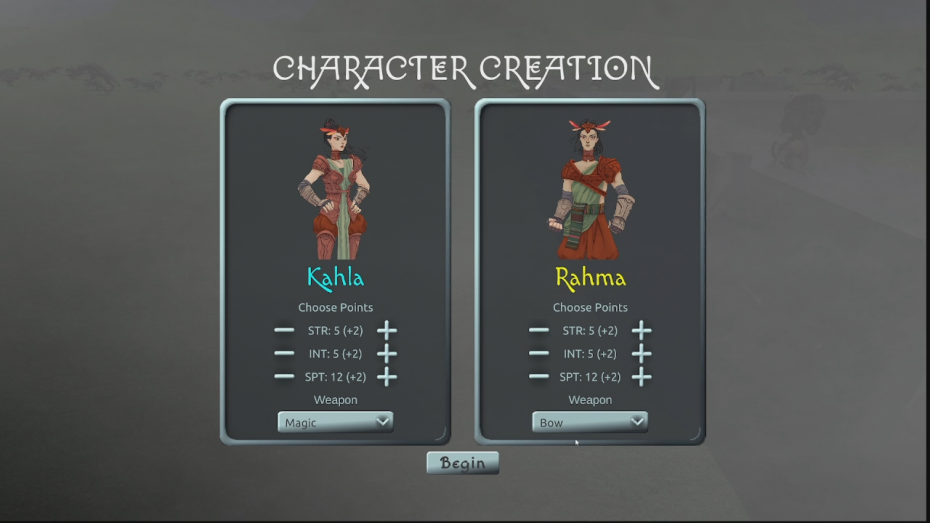
Task: Increase Rahma's INT points
Action: (641, 353)
